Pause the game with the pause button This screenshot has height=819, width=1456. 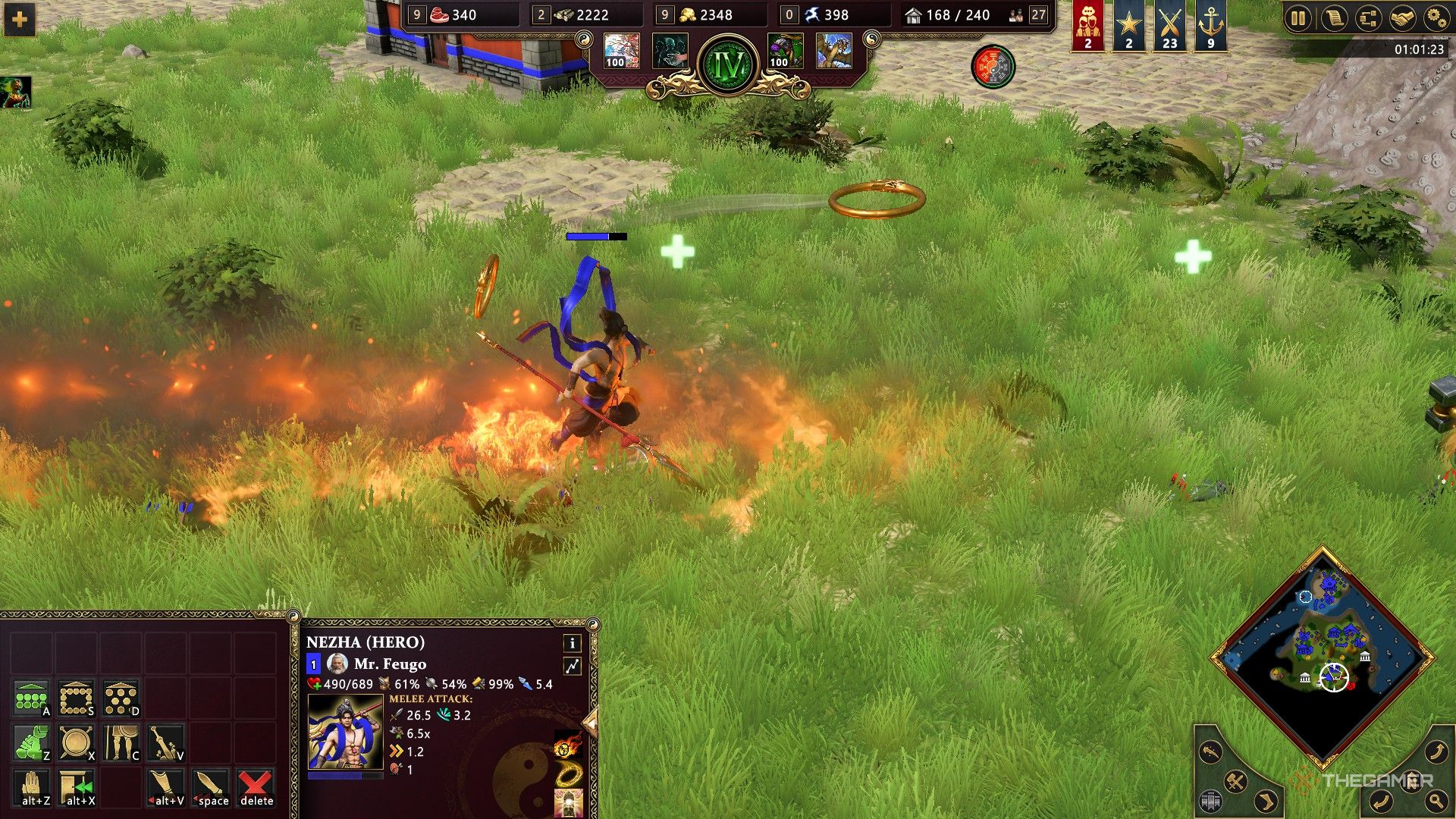1298,17
